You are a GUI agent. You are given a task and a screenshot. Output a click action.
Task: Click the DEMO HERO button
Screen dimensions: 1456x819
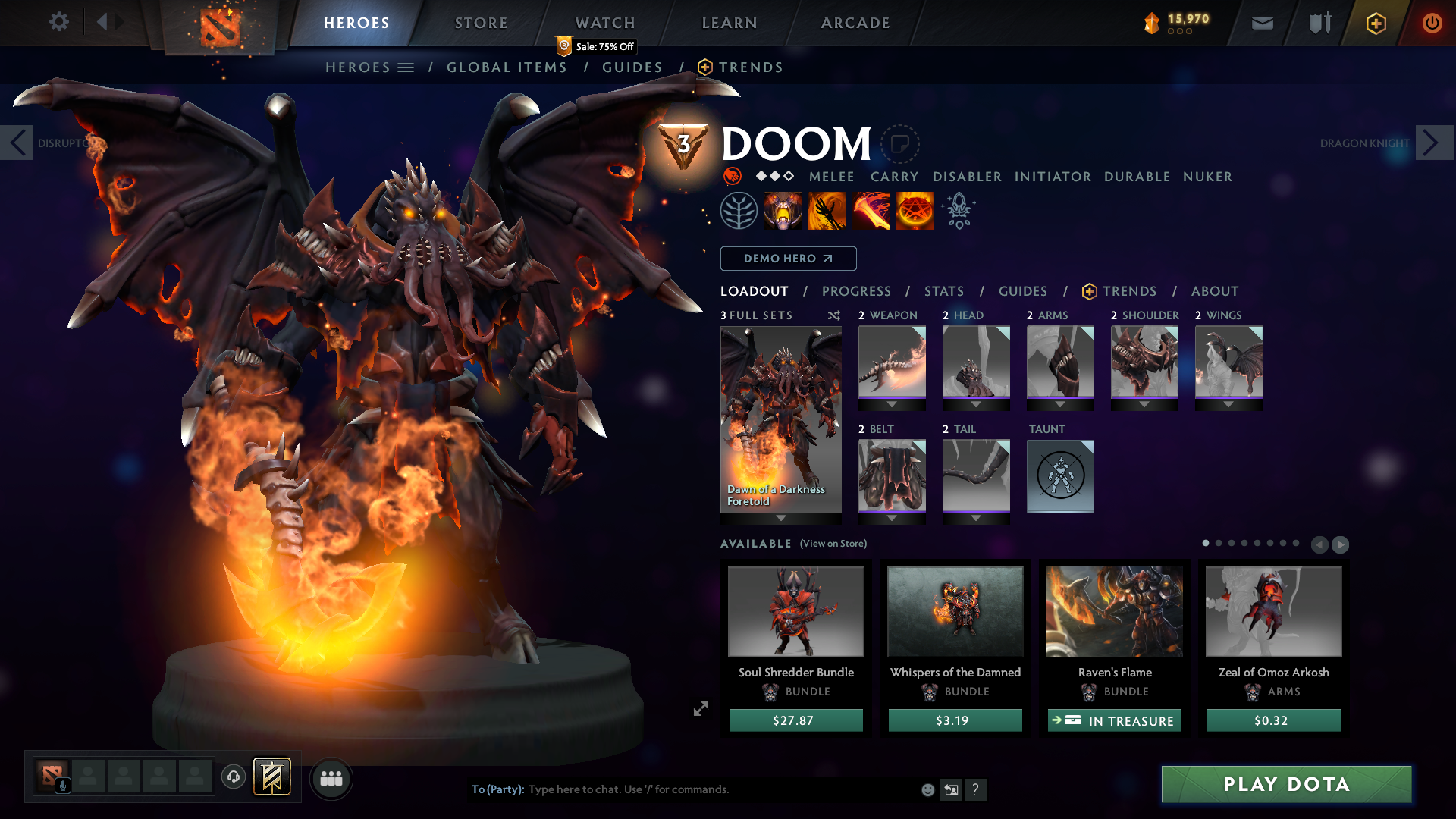[788, 259]
